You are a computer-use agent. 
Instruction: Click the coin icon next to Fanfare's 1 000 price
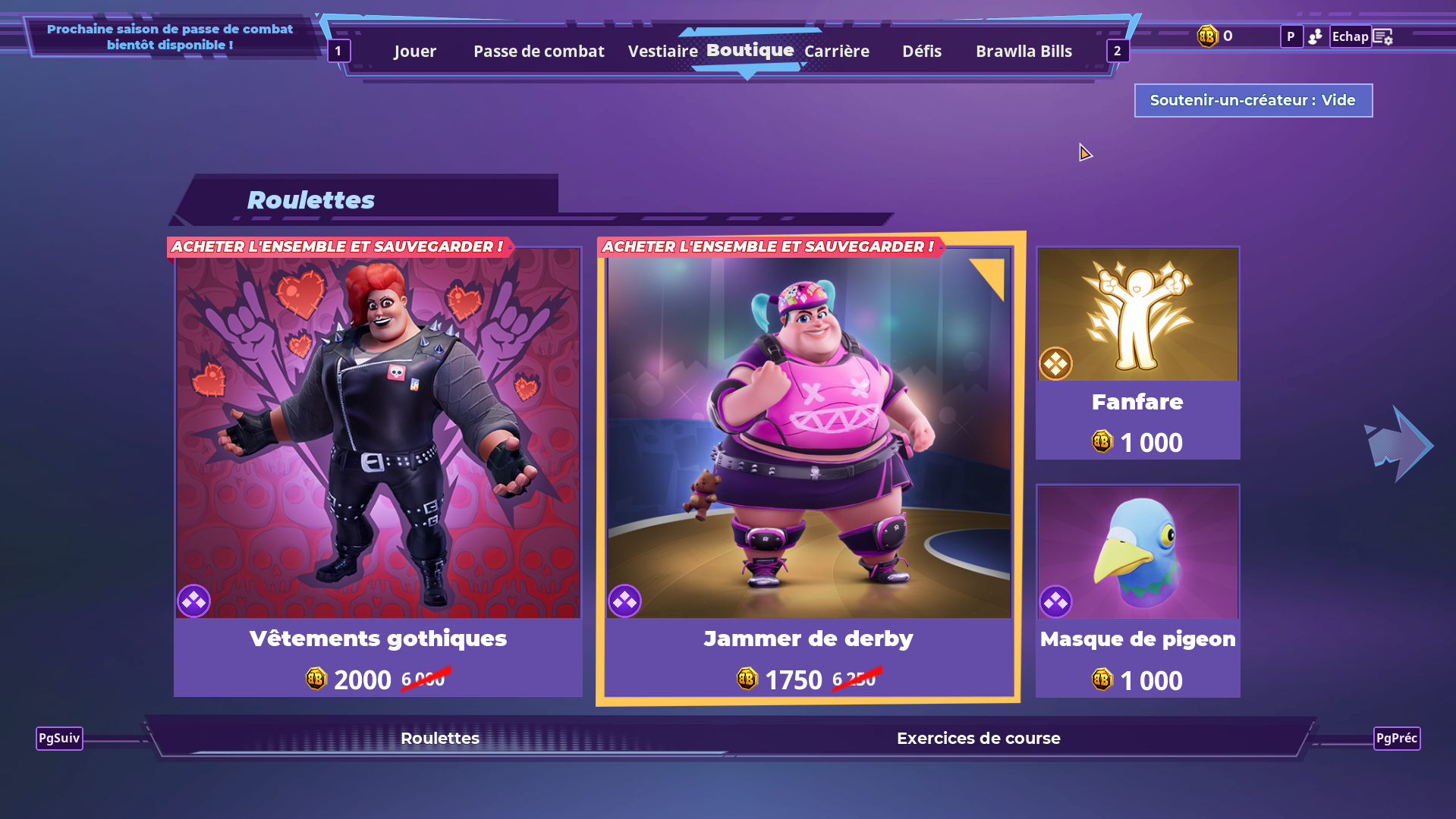1103,442
